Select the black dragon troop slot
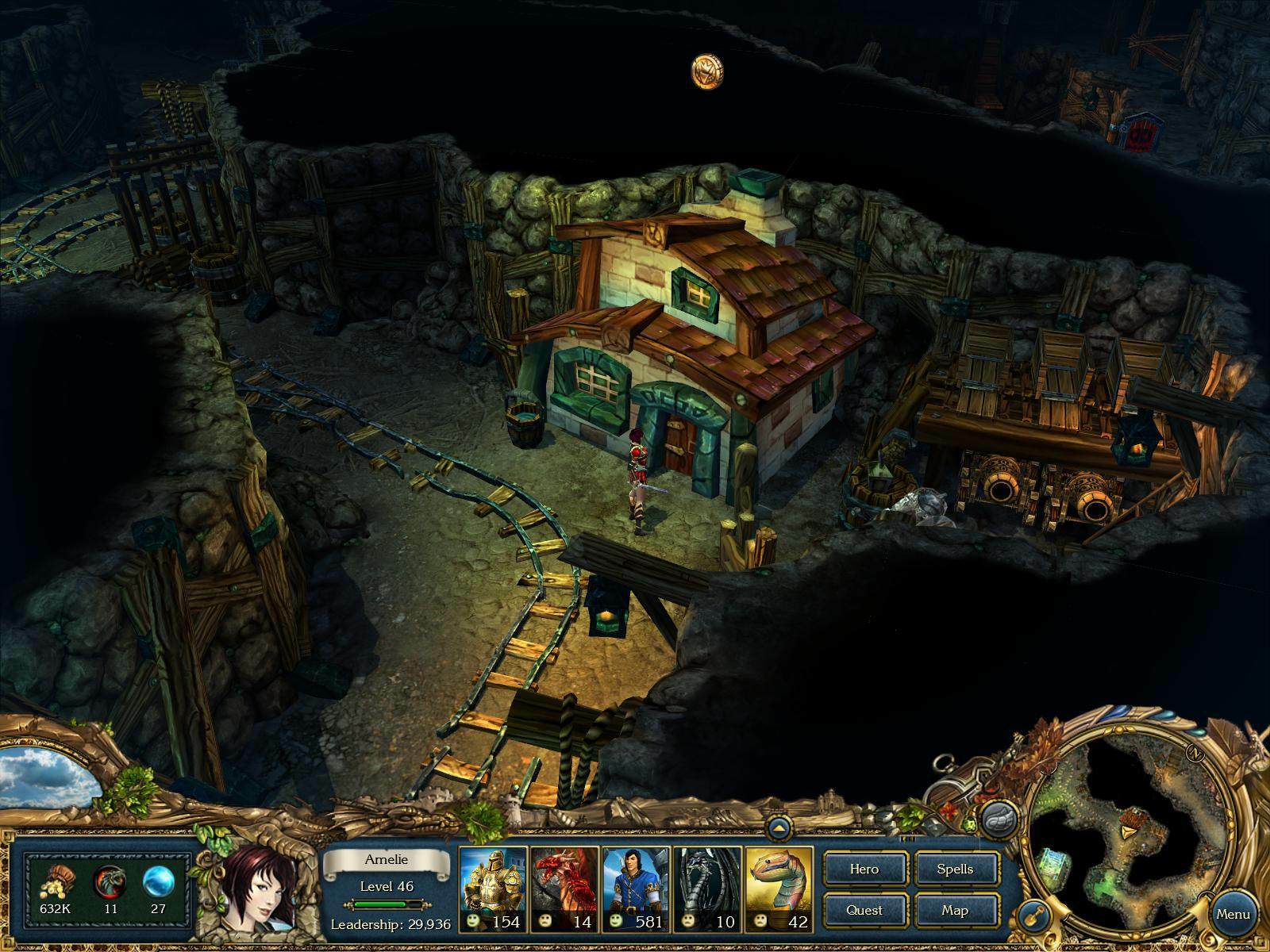 point(707,887)
